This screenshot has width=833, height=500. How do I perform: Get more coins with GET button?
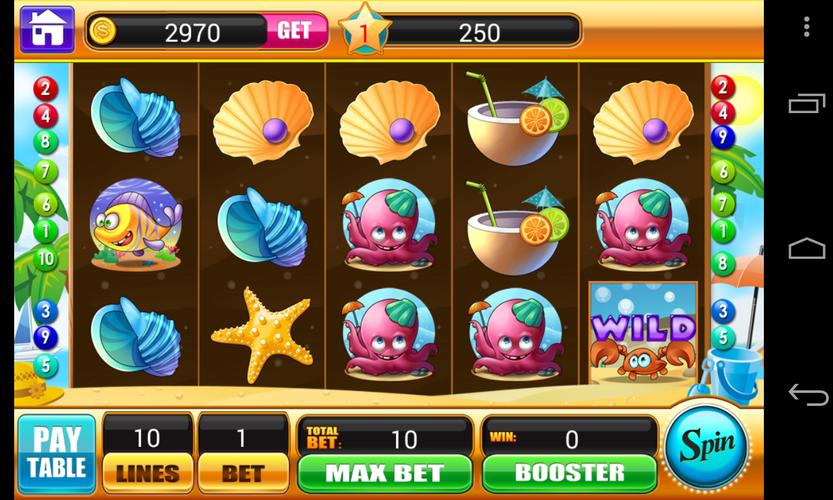coord(294,31)
